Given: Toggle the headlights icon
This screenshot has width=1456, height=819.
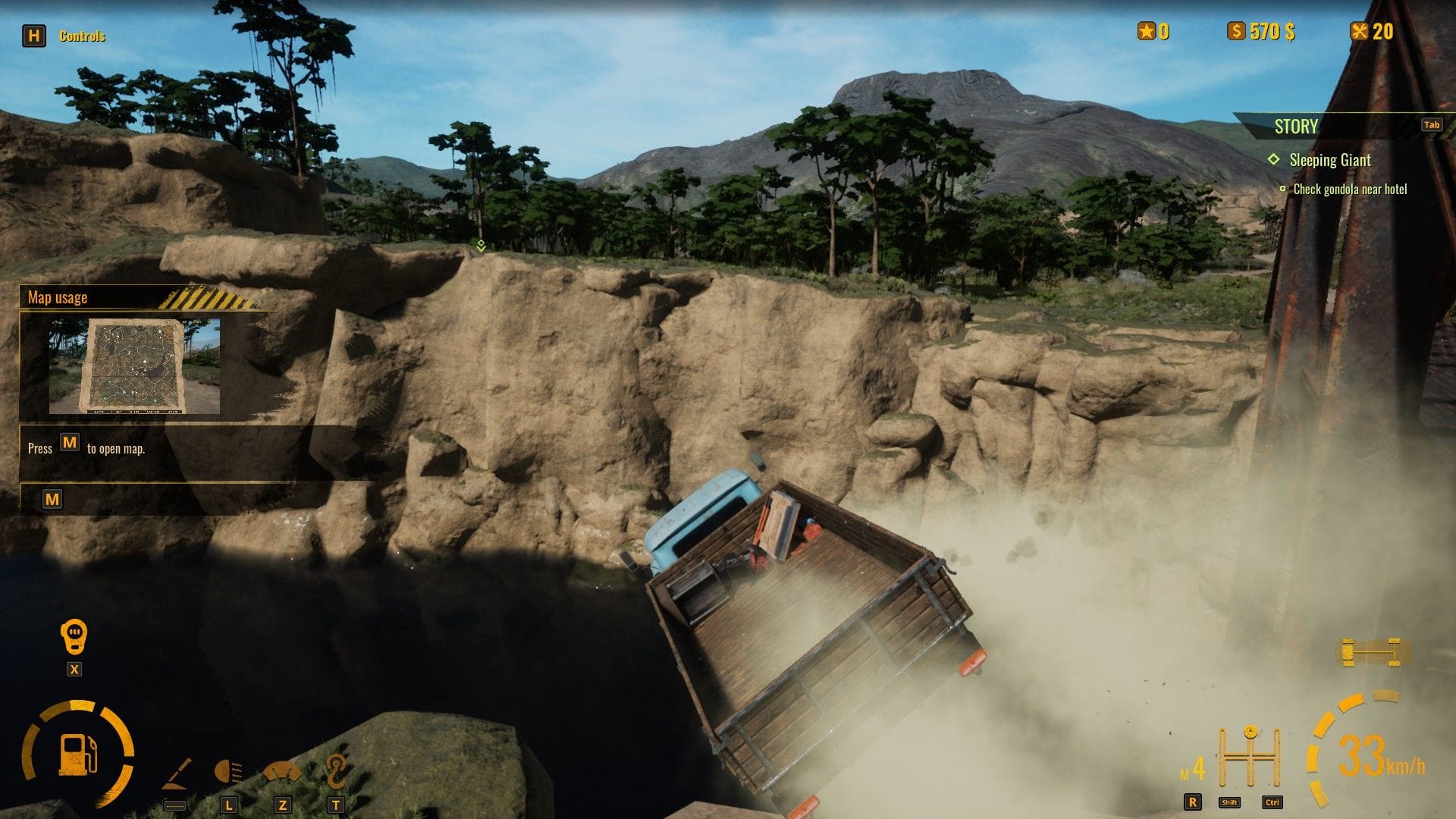Looking at the screenshot, I should coord(228,773).
